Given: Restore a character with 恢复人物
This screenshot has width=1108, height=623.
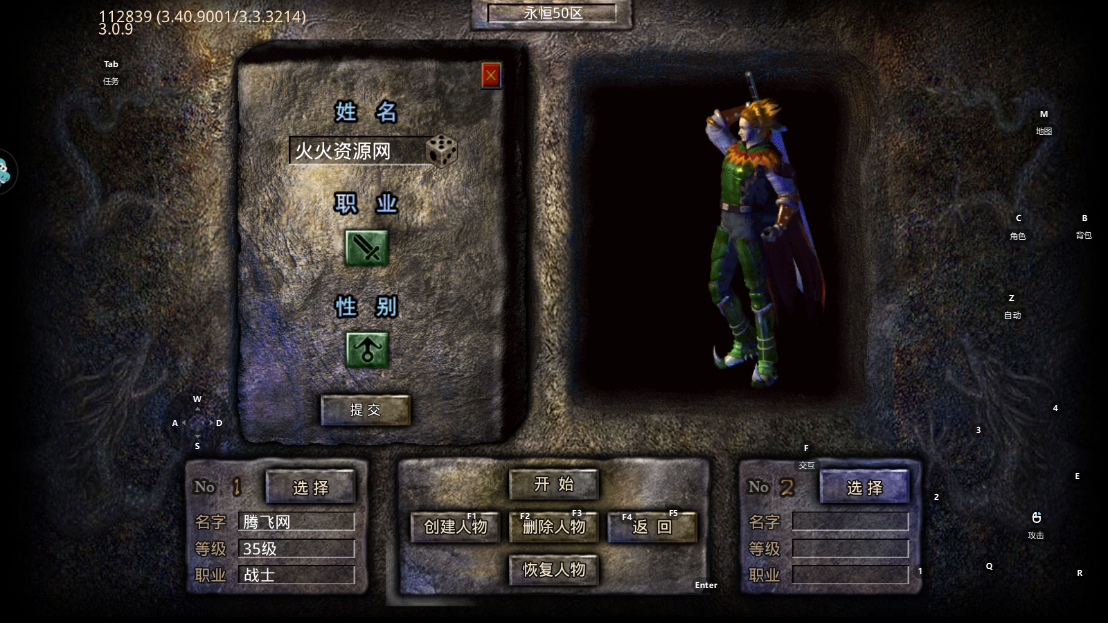Looking at the screenshot, I should [554, 570].
